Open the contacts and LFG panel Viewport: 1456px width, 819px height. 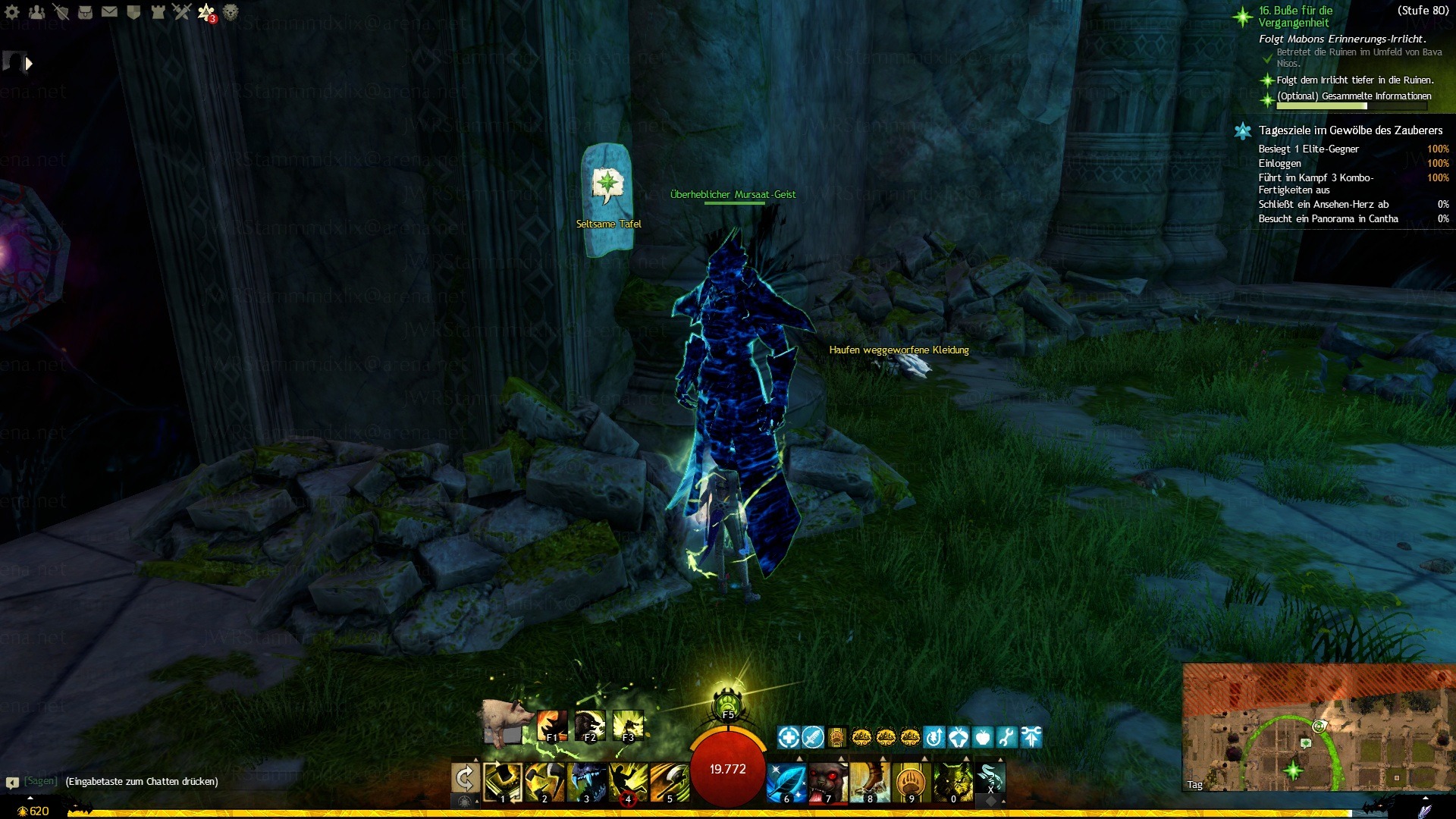tap(36, 12)
